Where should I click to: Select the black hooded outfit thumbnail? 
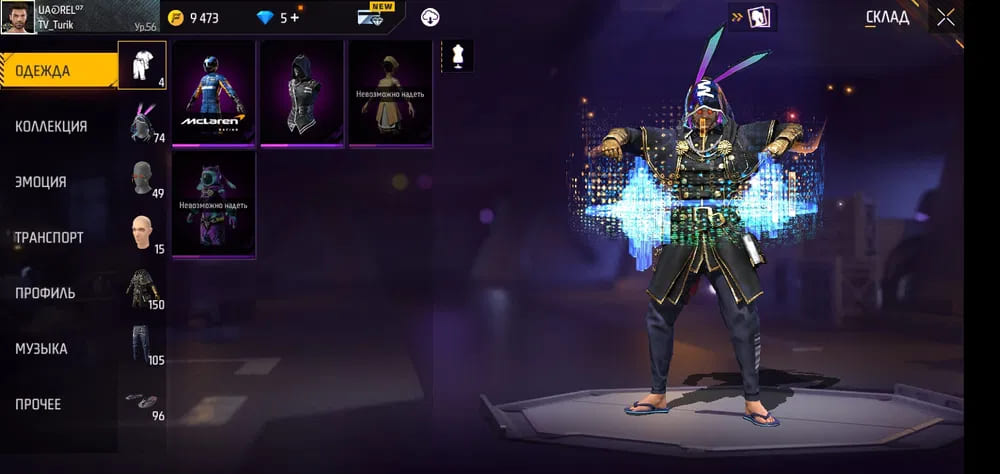point(302,93)
